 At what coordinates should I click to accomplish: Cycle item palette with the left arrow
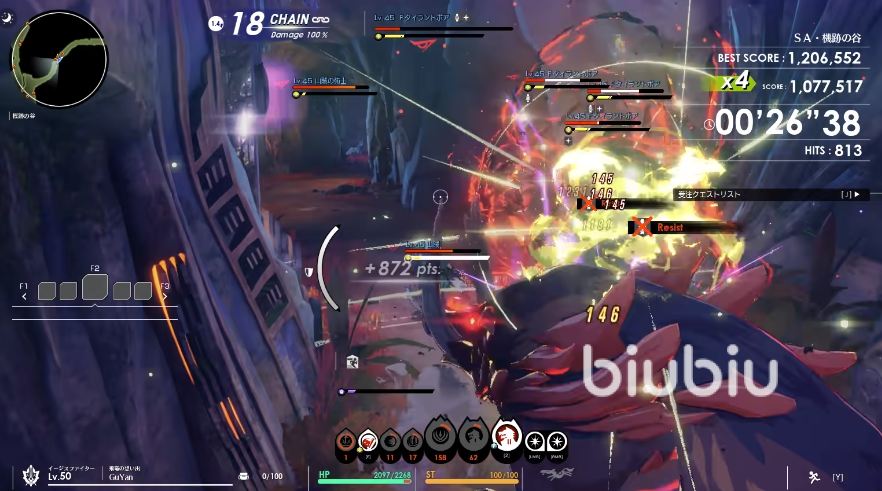(x=23, y=296)
